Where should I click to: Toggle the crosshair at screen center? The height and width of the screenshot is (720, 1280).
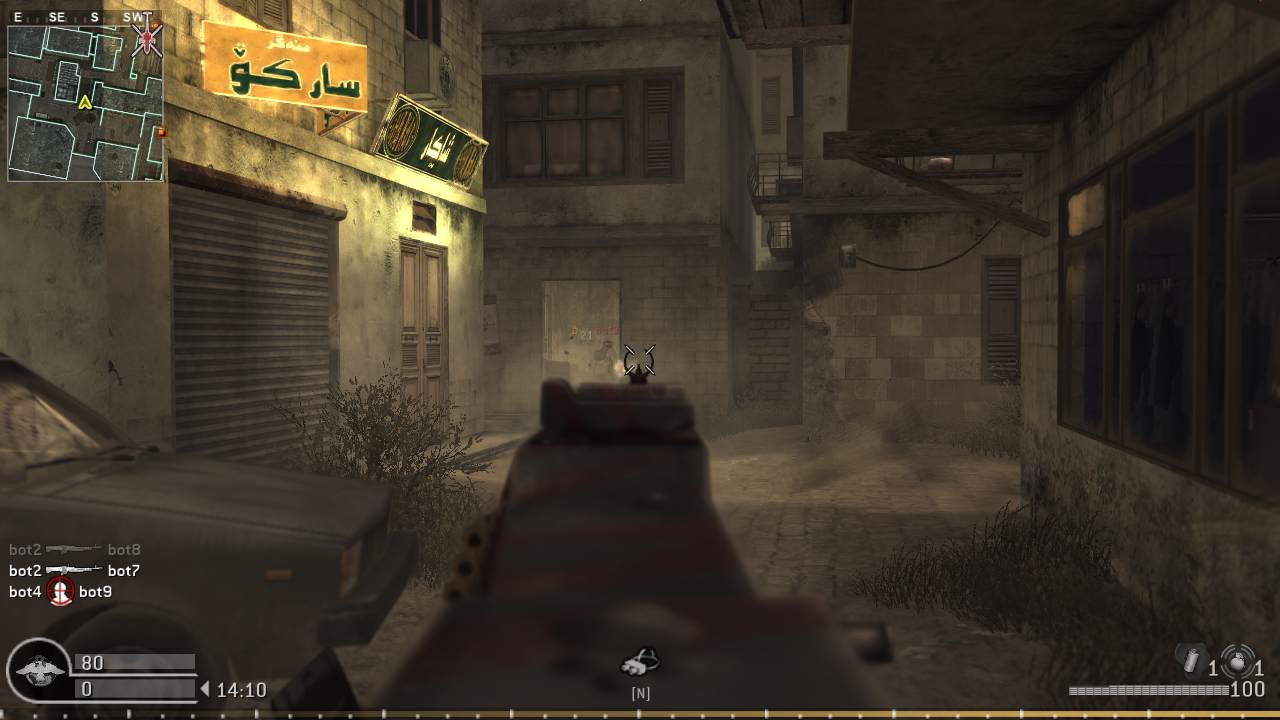tap(641, 357)
